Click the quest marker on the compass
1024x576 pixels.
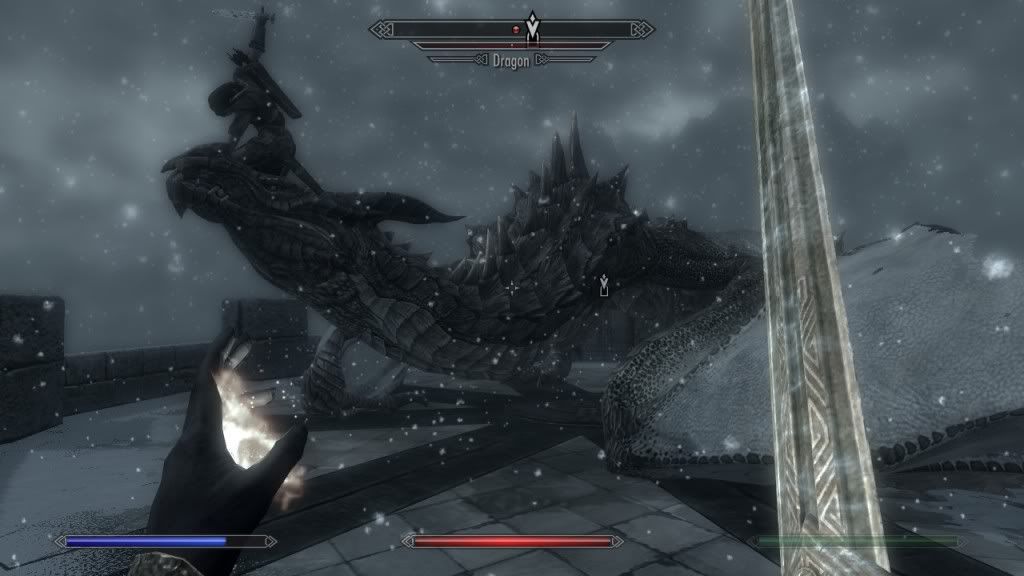533,28
